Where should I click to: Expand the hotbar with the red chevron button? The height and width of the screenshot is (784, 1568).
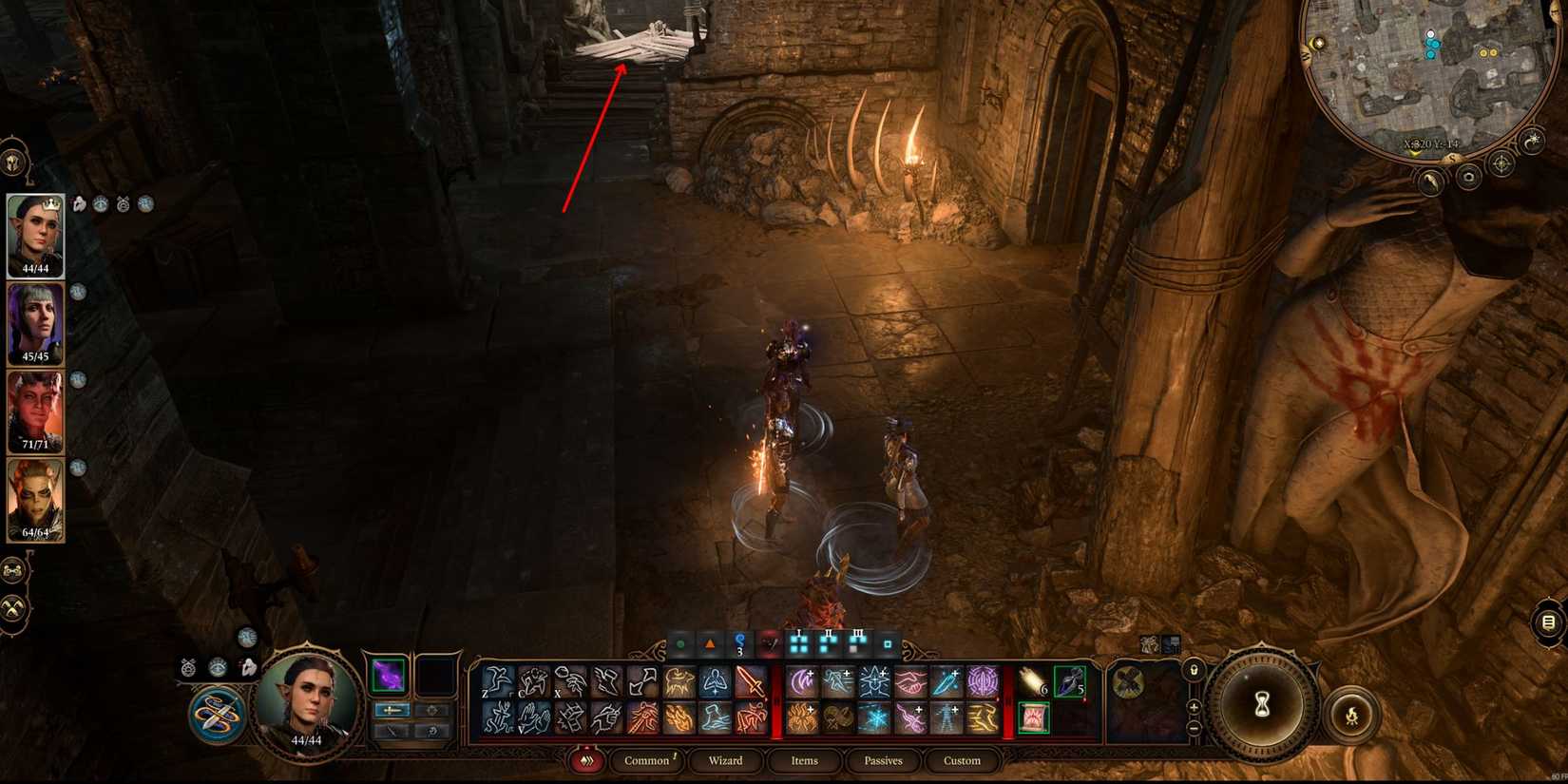tap(586, 760)
